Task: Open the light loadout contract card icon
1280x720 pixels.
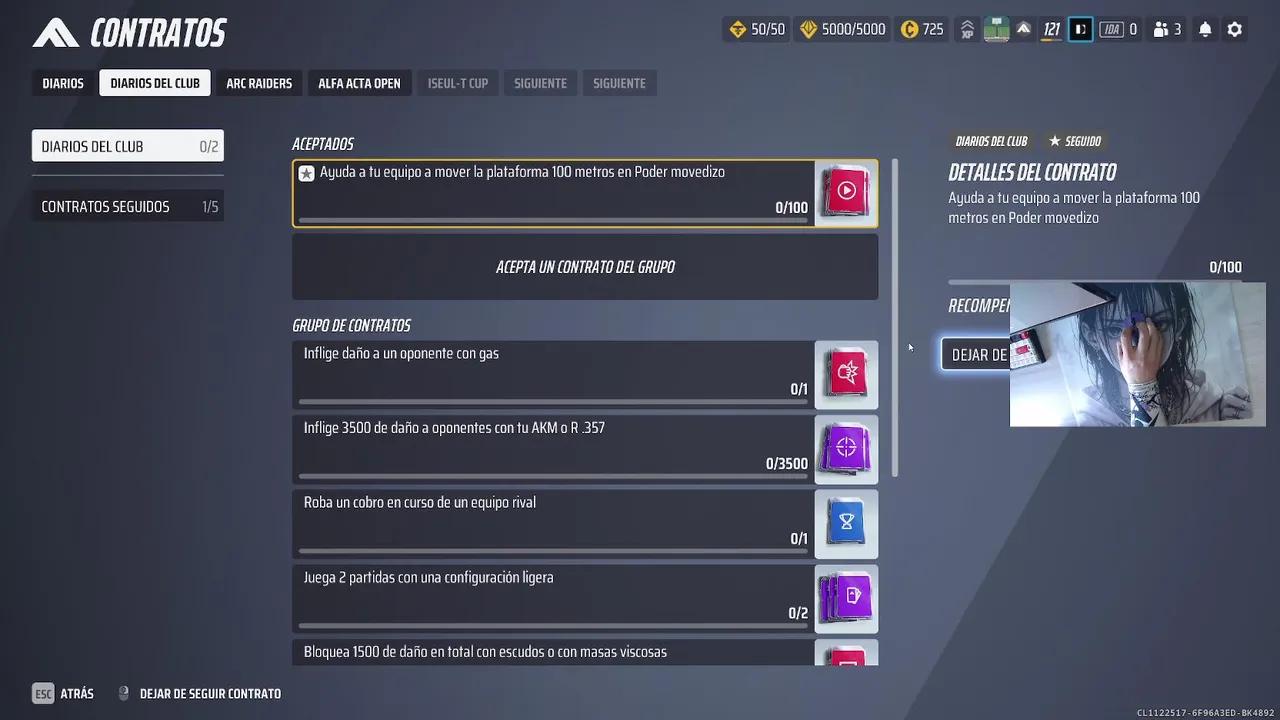Action: click(x=845, y=598)
